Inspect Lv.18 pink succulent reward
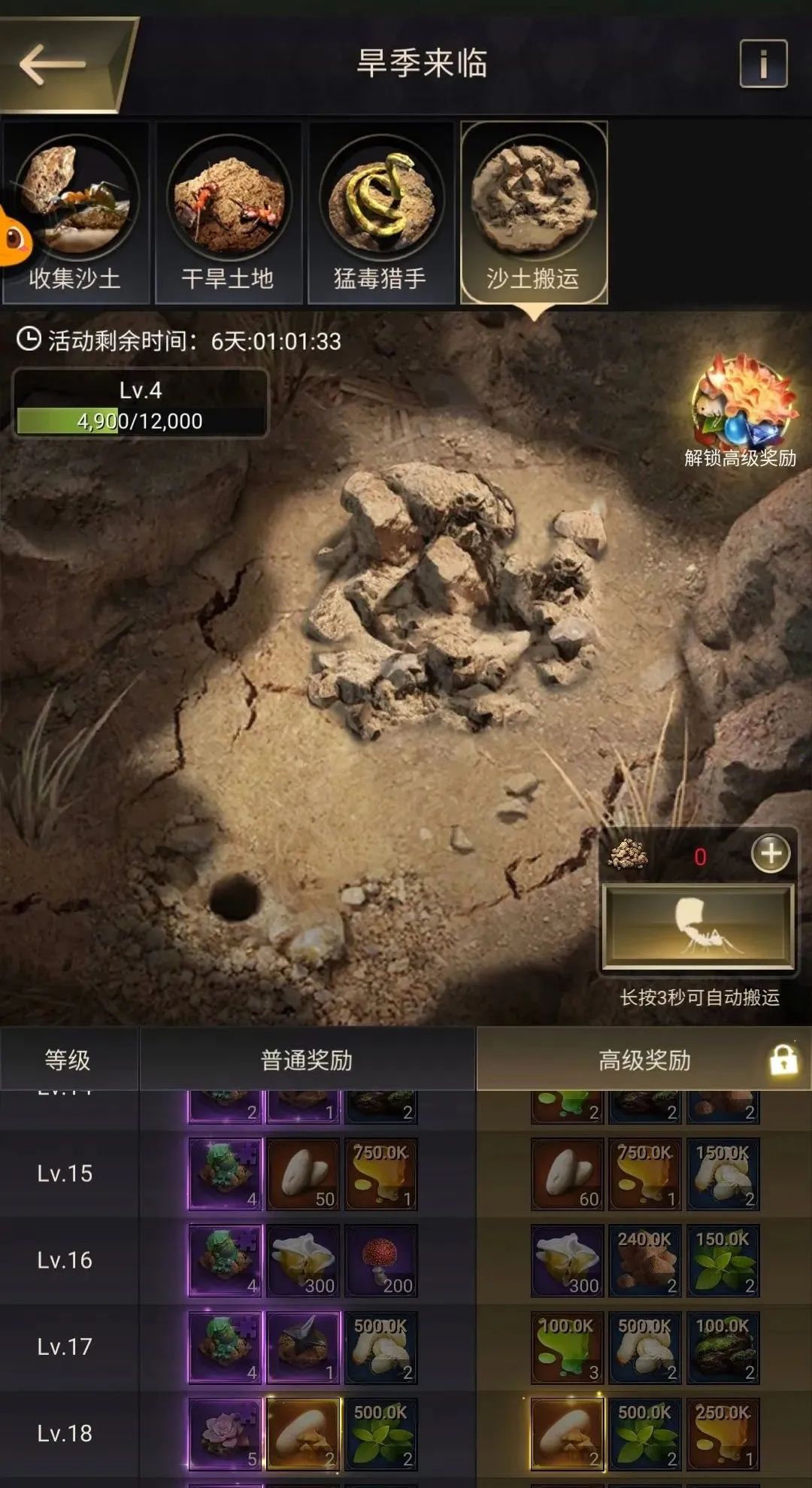812x1488 pixels. 225,1434
